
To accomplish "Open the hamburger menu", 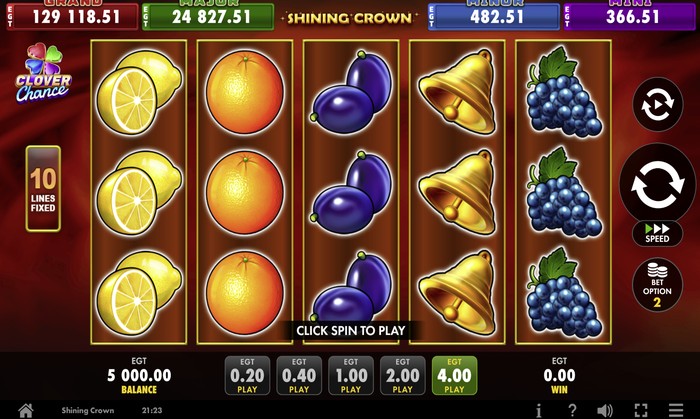I will 676,410.
